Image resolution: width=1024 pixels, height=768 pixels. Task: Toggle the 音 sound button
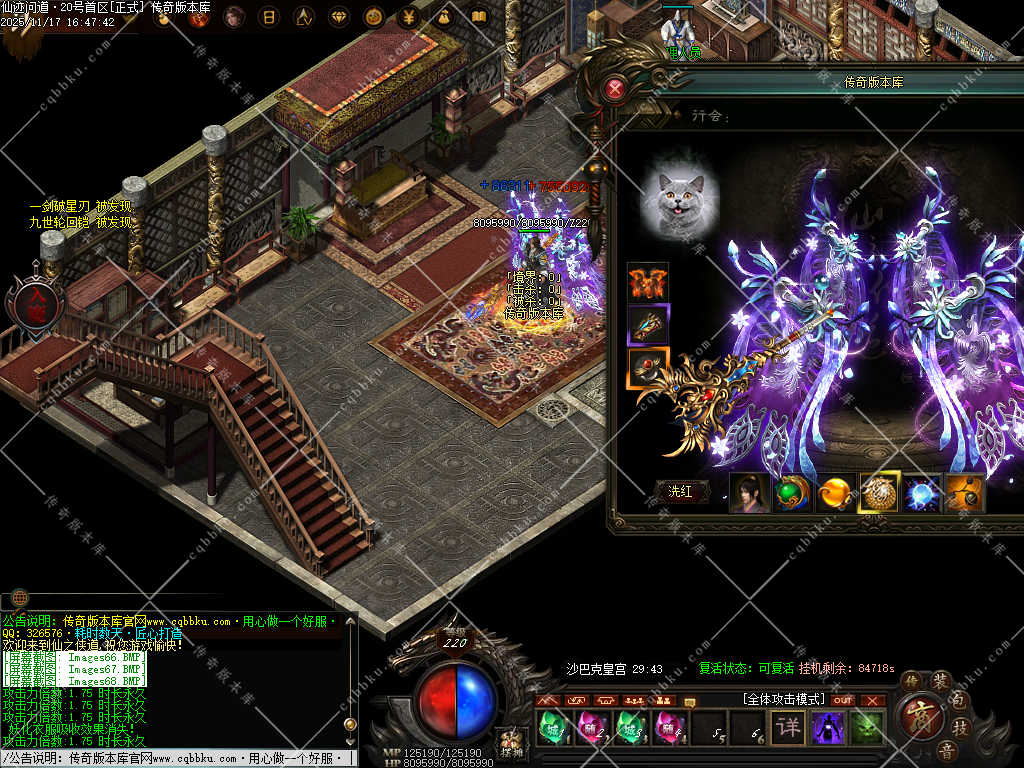[x=946, y=751]
